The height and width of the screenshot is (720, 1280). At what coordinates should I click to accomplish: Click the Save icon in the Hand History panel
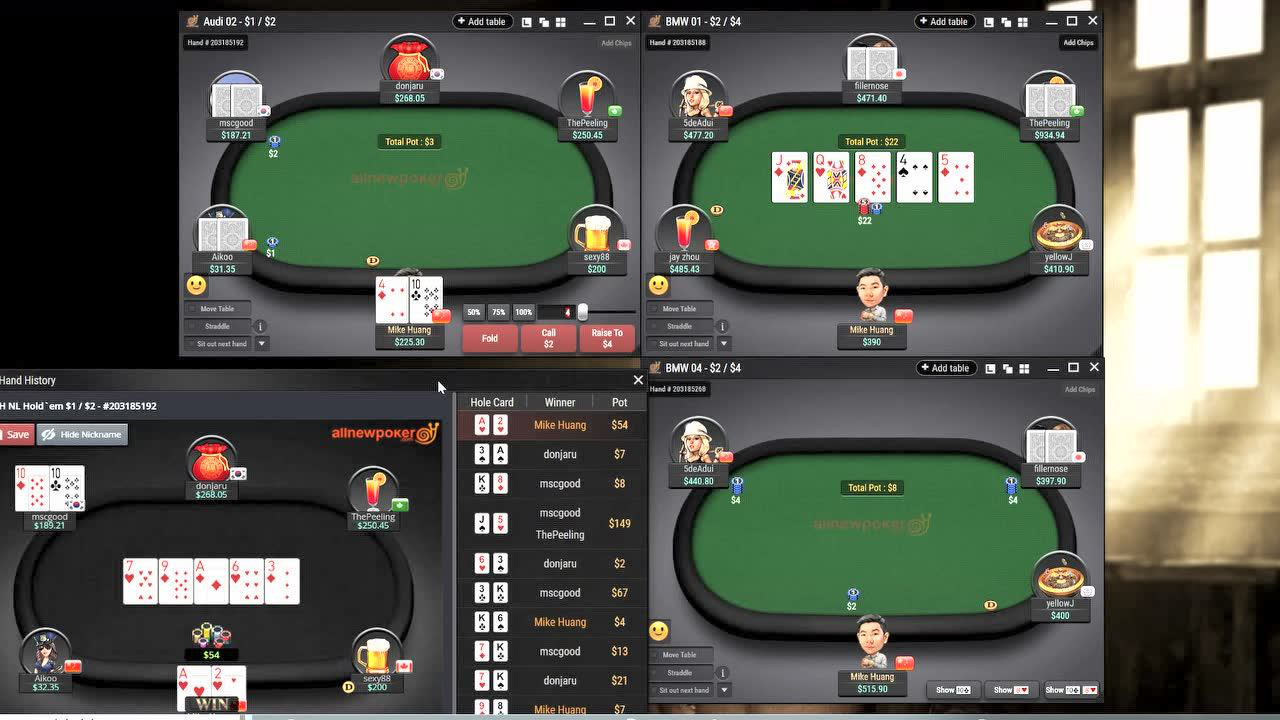pos(15,434)
